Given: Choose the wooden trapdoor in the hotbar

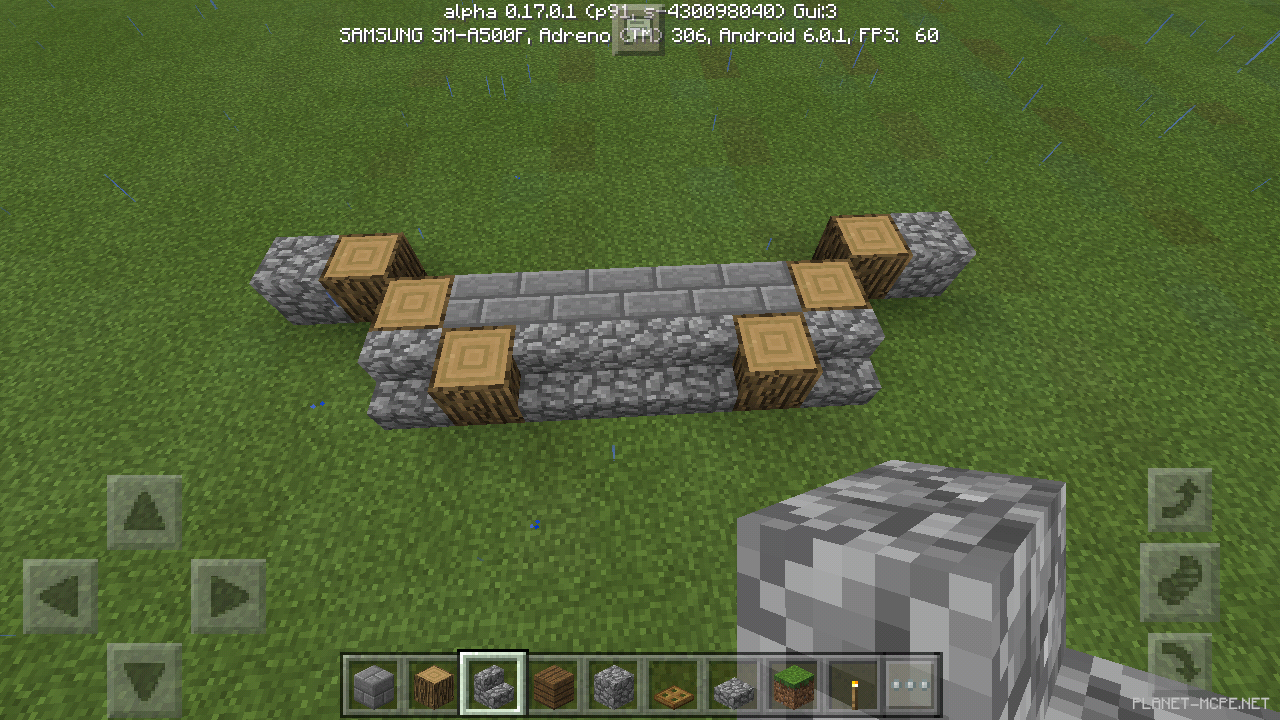Looking at the screenshot, I should [x=673, y=684].
